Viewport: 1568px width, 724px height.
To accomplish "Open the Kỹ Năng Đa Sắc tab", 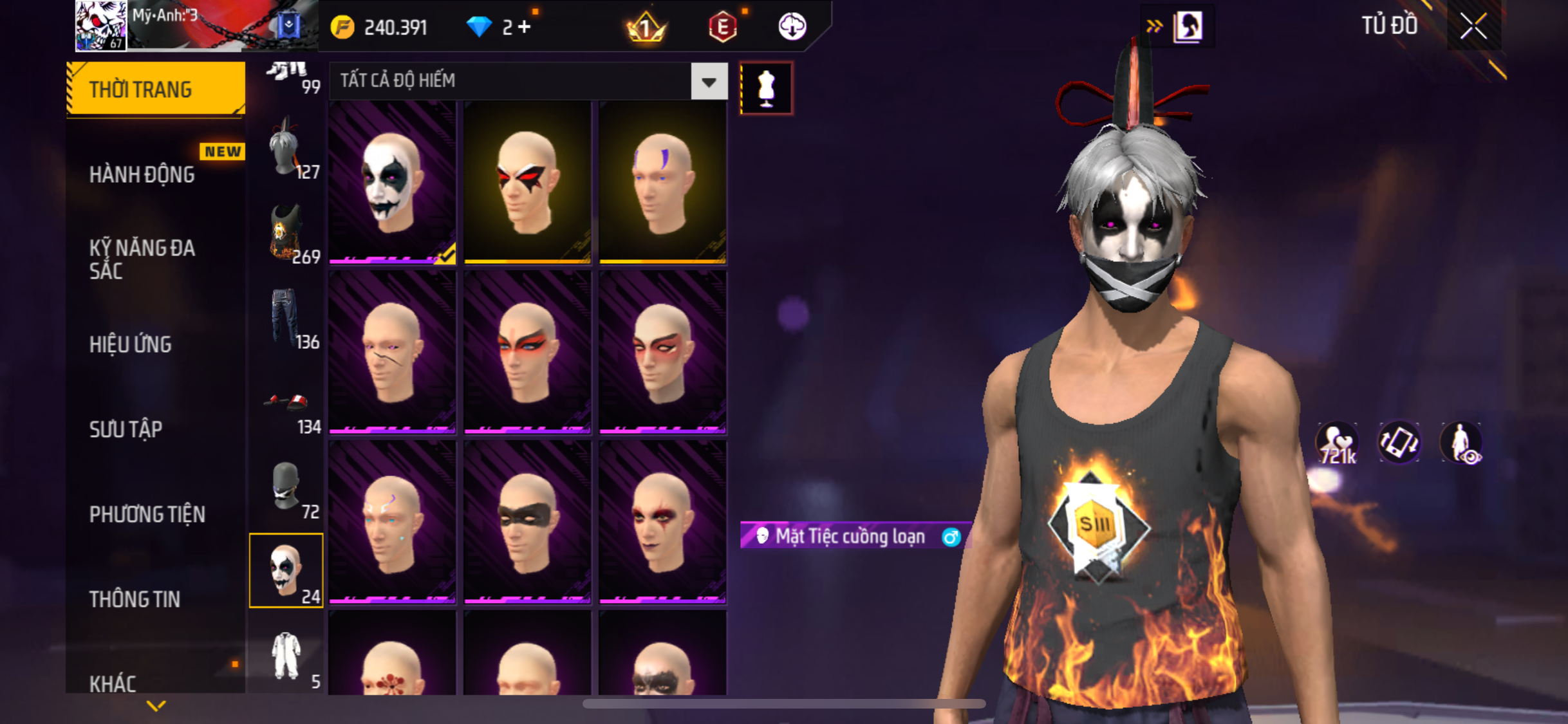I will pyautogui.click(x=142, y=259).
